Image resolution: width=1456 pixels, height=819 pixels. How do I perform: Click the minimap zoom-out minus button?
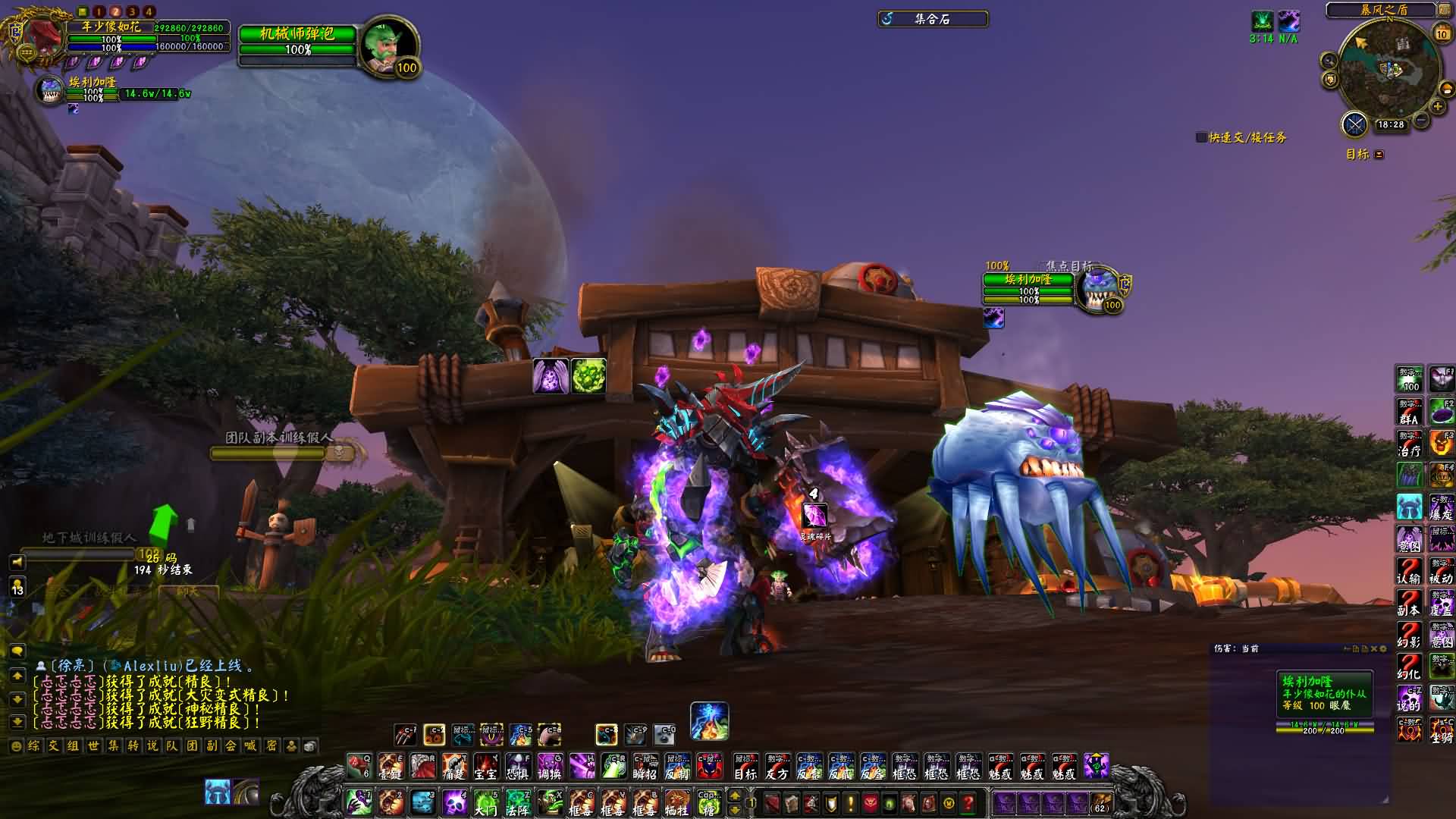(x=1421, y=121)
